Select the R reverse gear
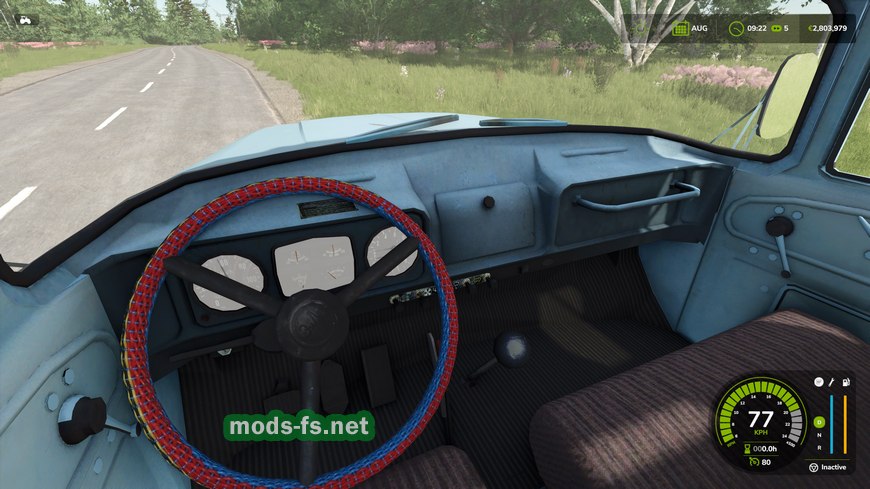Image resolution: width=870 pixels, height=489 pixels. [819, 447]
